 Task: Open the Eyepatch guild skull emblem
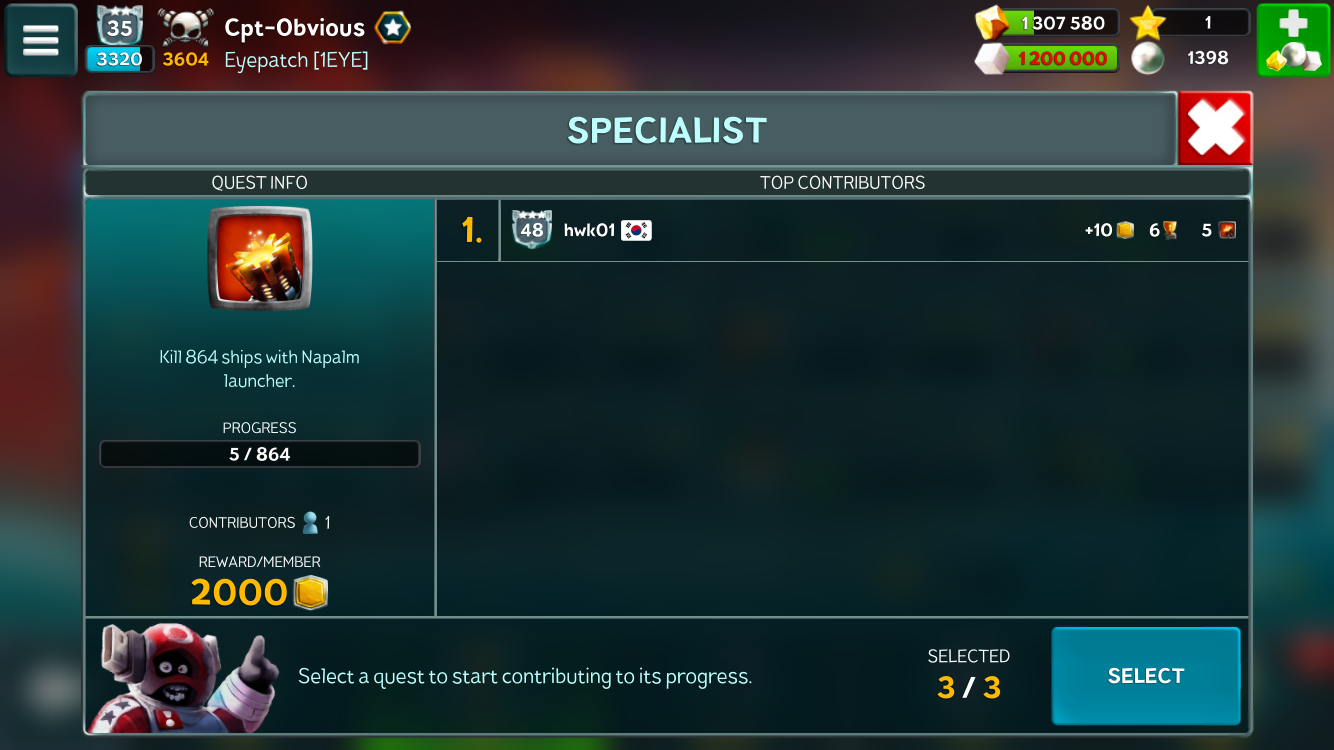(186, 27)
